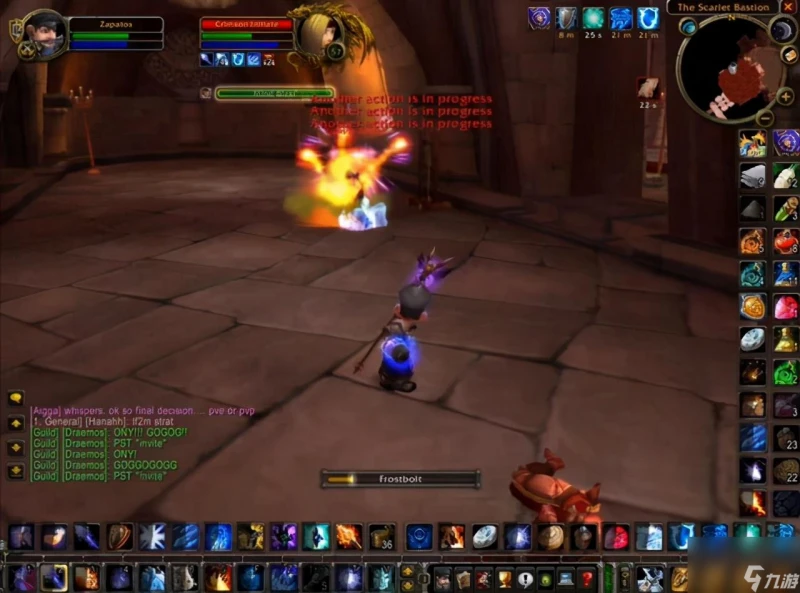Click the minimap day-night moon indicator
This screenshot has width=800, height=593.
(x=779, y=31)
